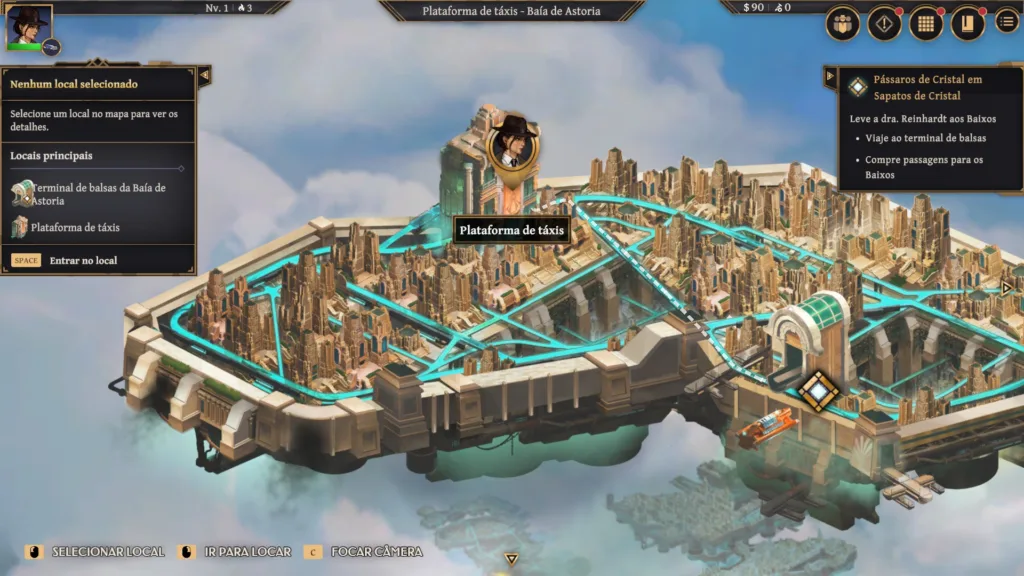Click the ferry terminal diamond map marker
This screenshot has width=1024, height=576.
click(x=818, y=390)
